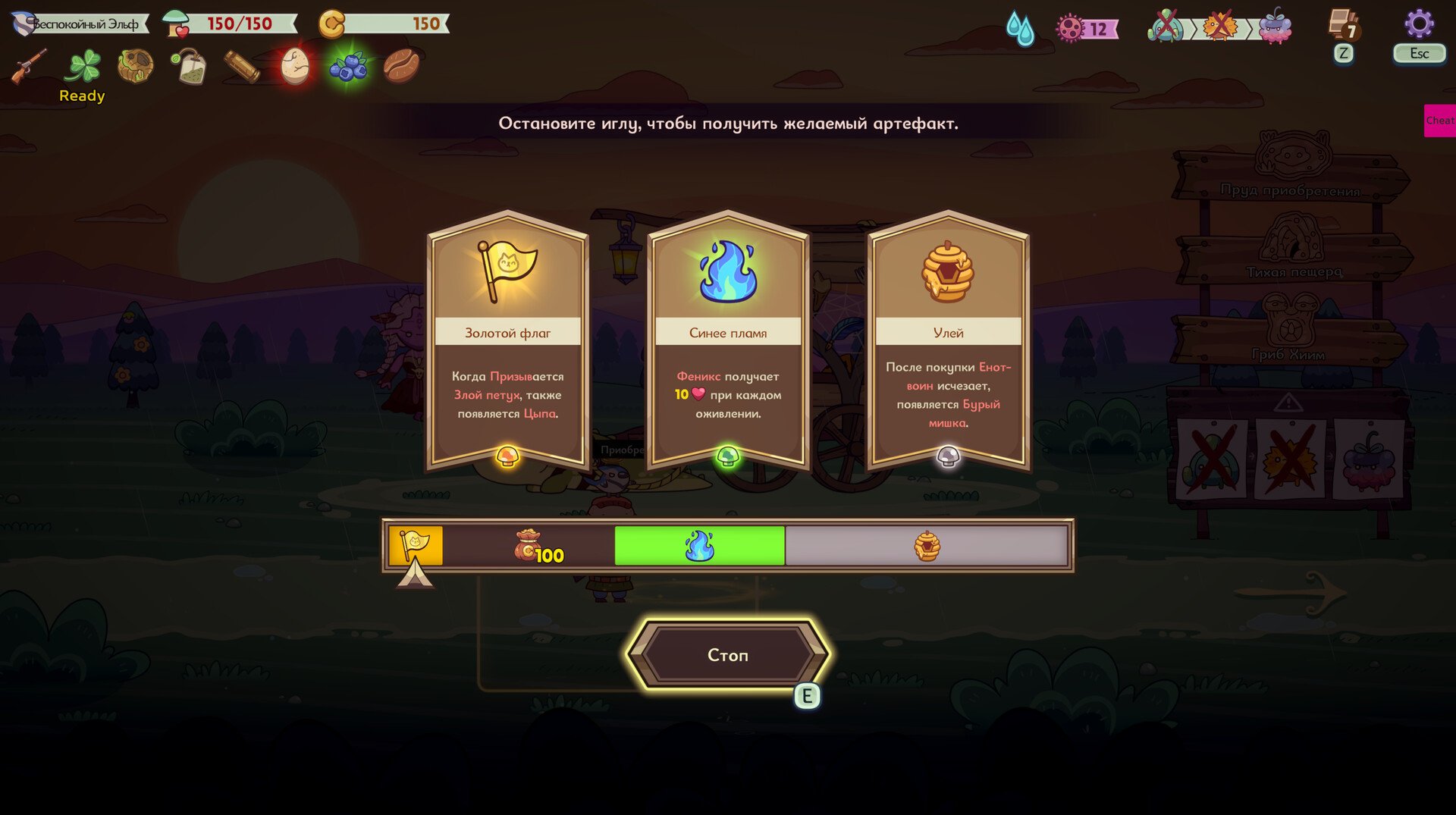
Task: Click the 100-coin bag segment on the bar
Action: (x=529, y=546)
